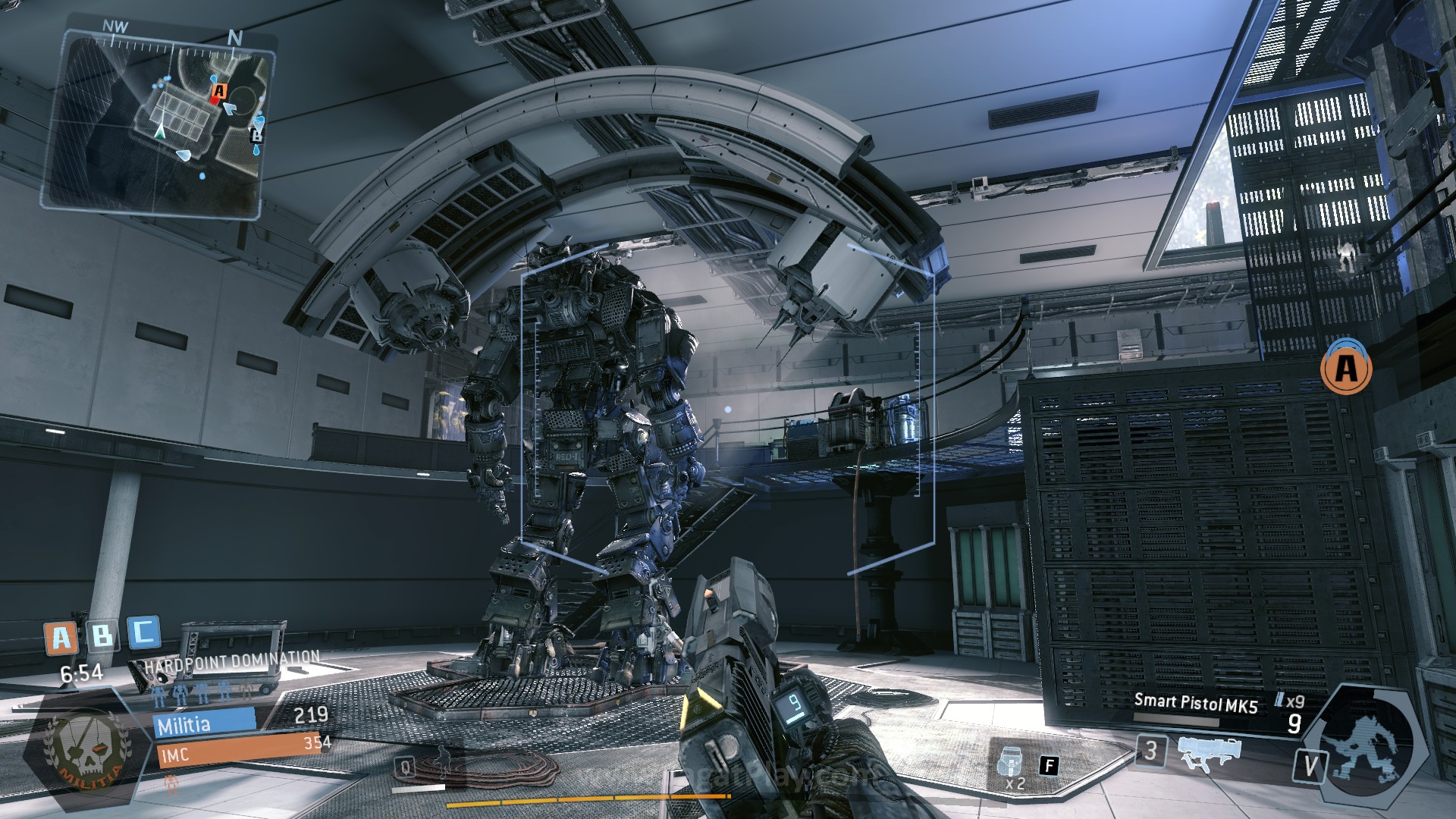Select the orange A marker on the minimap
The image size is (1456, 819).
click(218, 92)
